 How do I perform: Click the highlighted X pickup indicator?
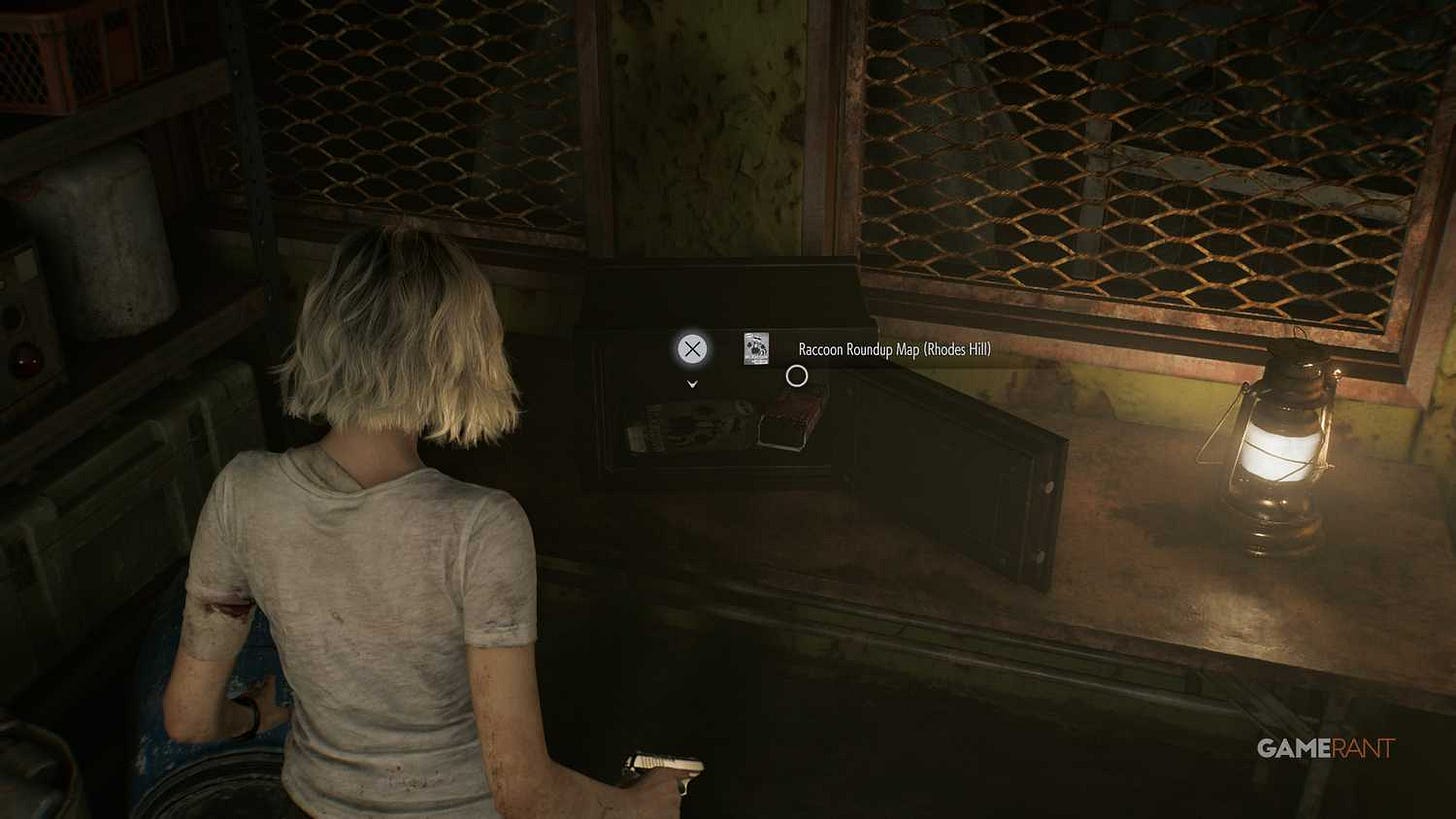pyautogui.click(x=691, y=350)
